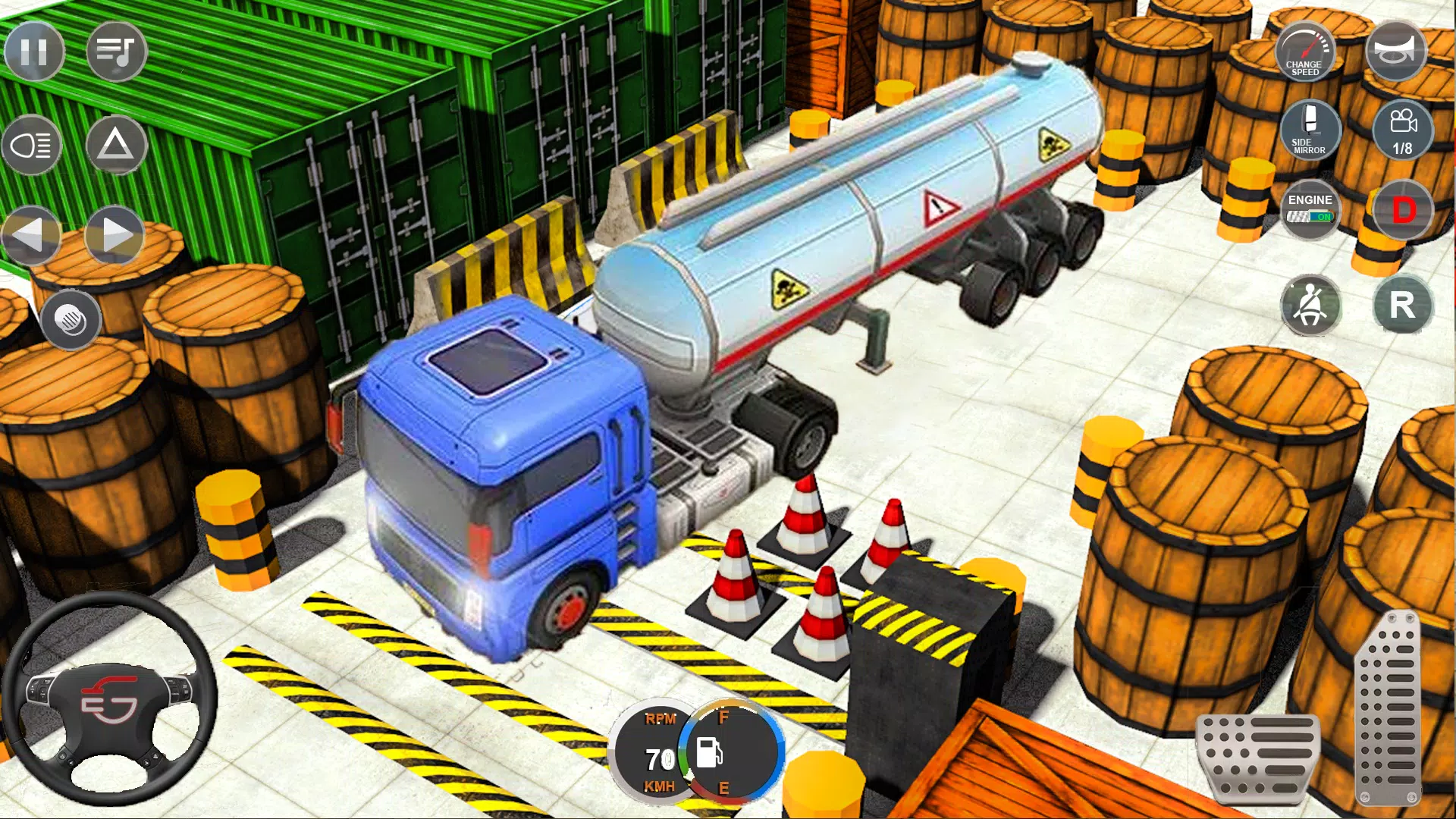The height and width of the screenshot is (819, 1456).
Task: Toggle the Engine on/off switch
Action: pos(1310,209)
